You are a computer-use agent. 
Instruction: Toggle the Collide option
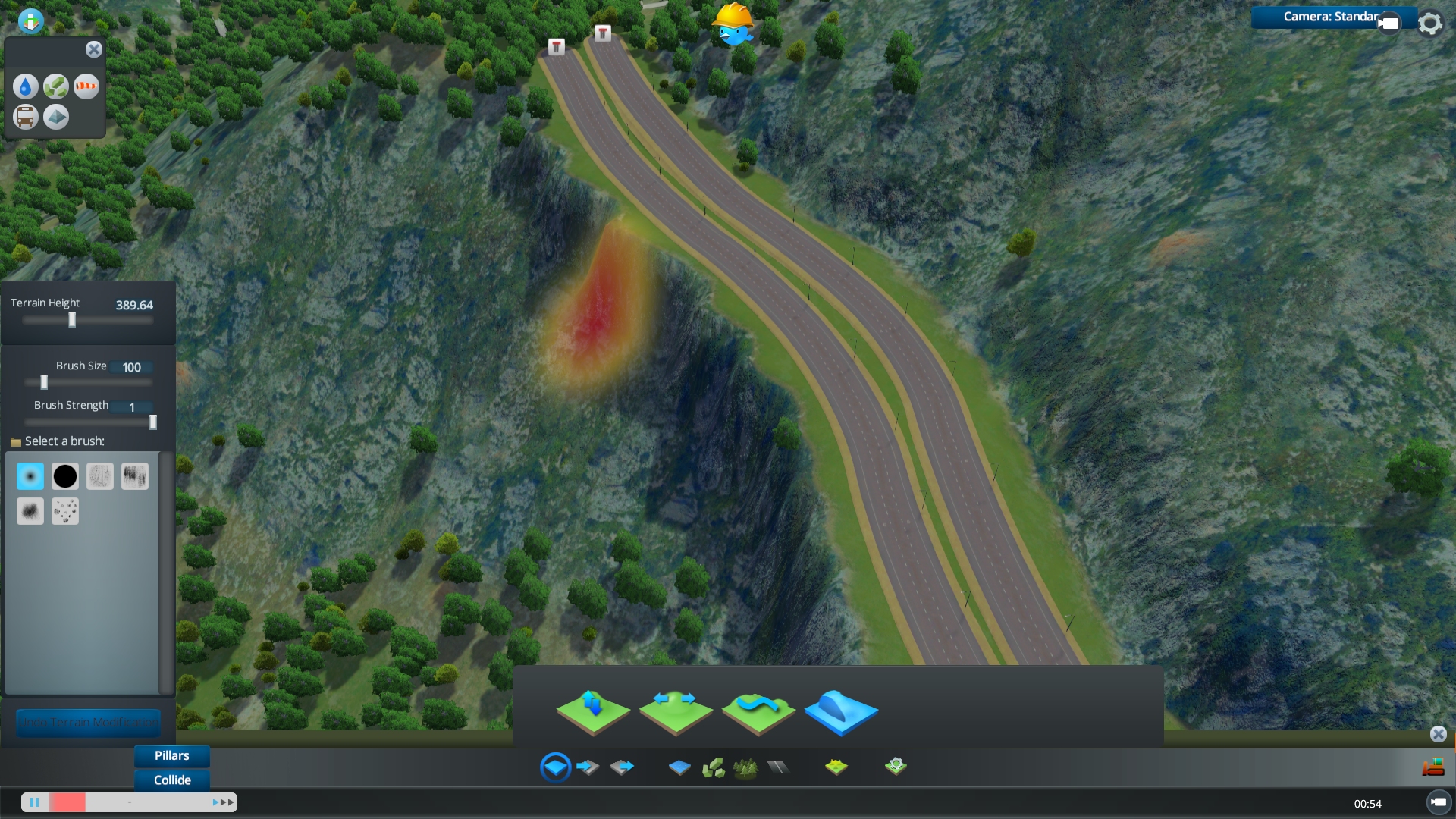171,780
